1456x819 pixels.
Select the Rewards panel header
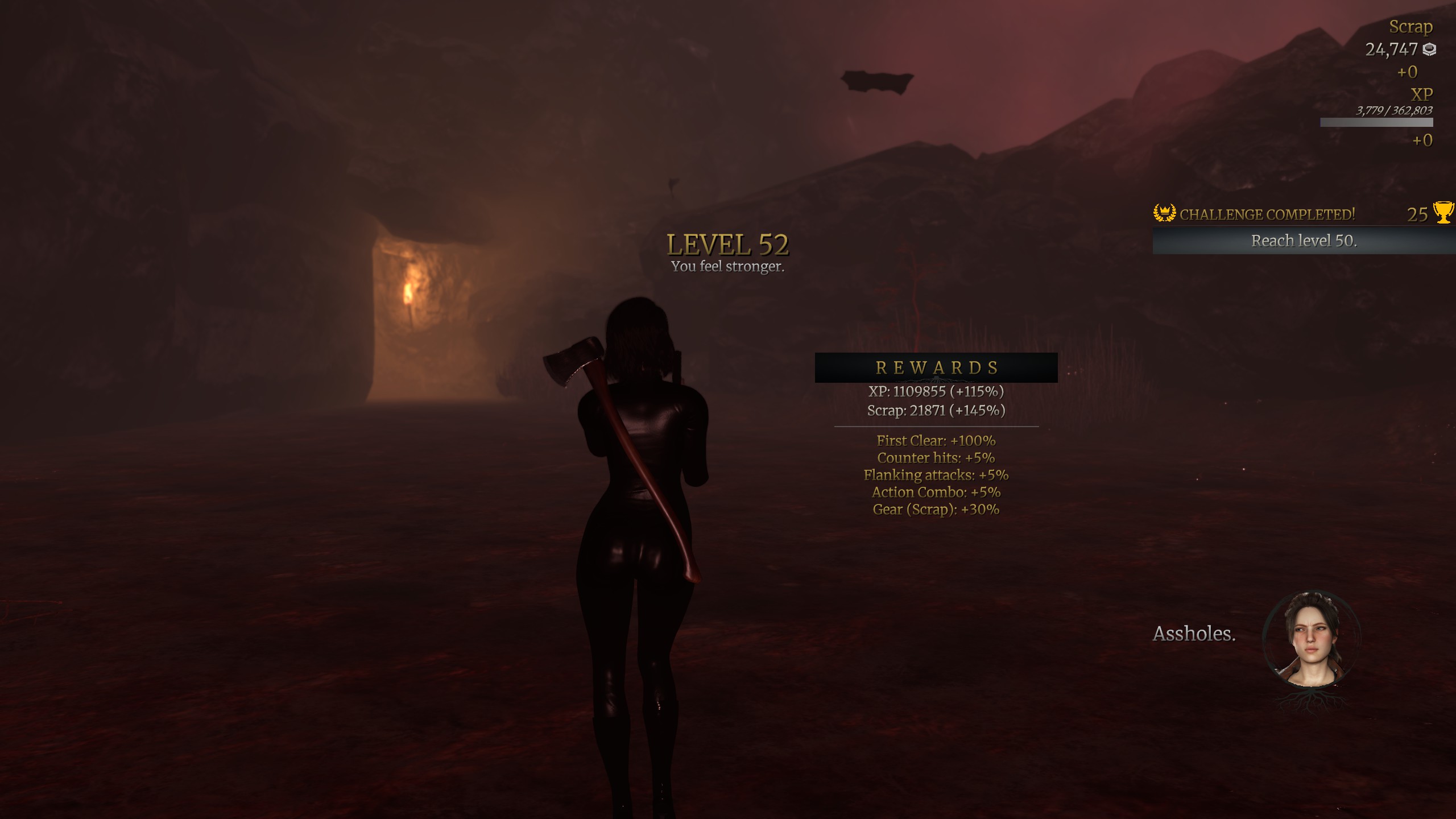tap(936, 367)
